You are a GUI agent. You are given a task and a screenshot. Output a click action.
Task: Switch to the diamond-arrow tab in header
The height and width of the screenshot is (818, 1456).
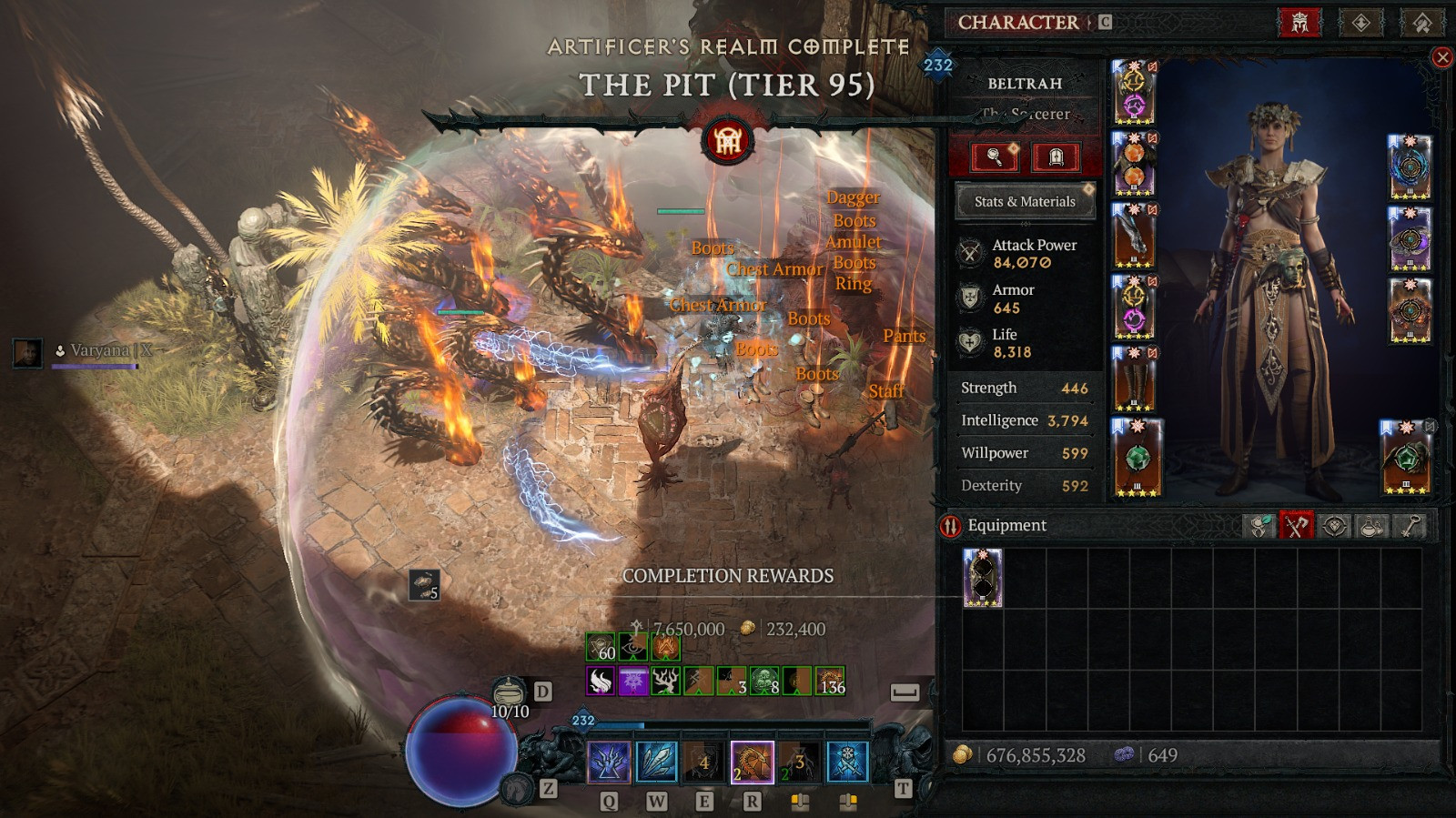pyautogui.click(x=1361, y=23)
